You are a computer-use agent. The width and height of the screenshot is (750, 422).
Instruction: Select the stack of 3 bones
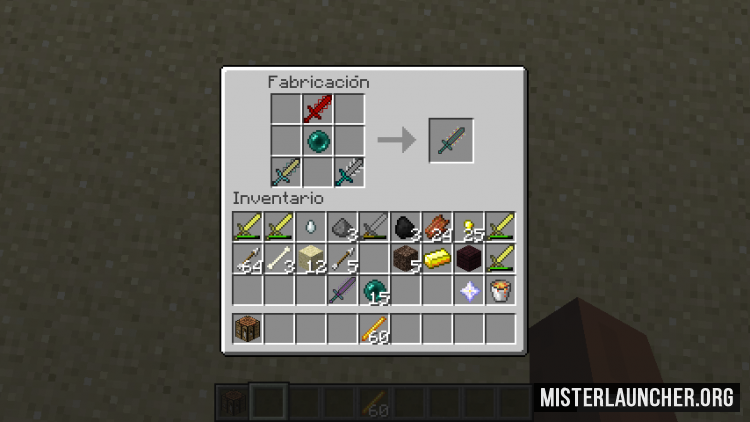(x=279, y=259)
